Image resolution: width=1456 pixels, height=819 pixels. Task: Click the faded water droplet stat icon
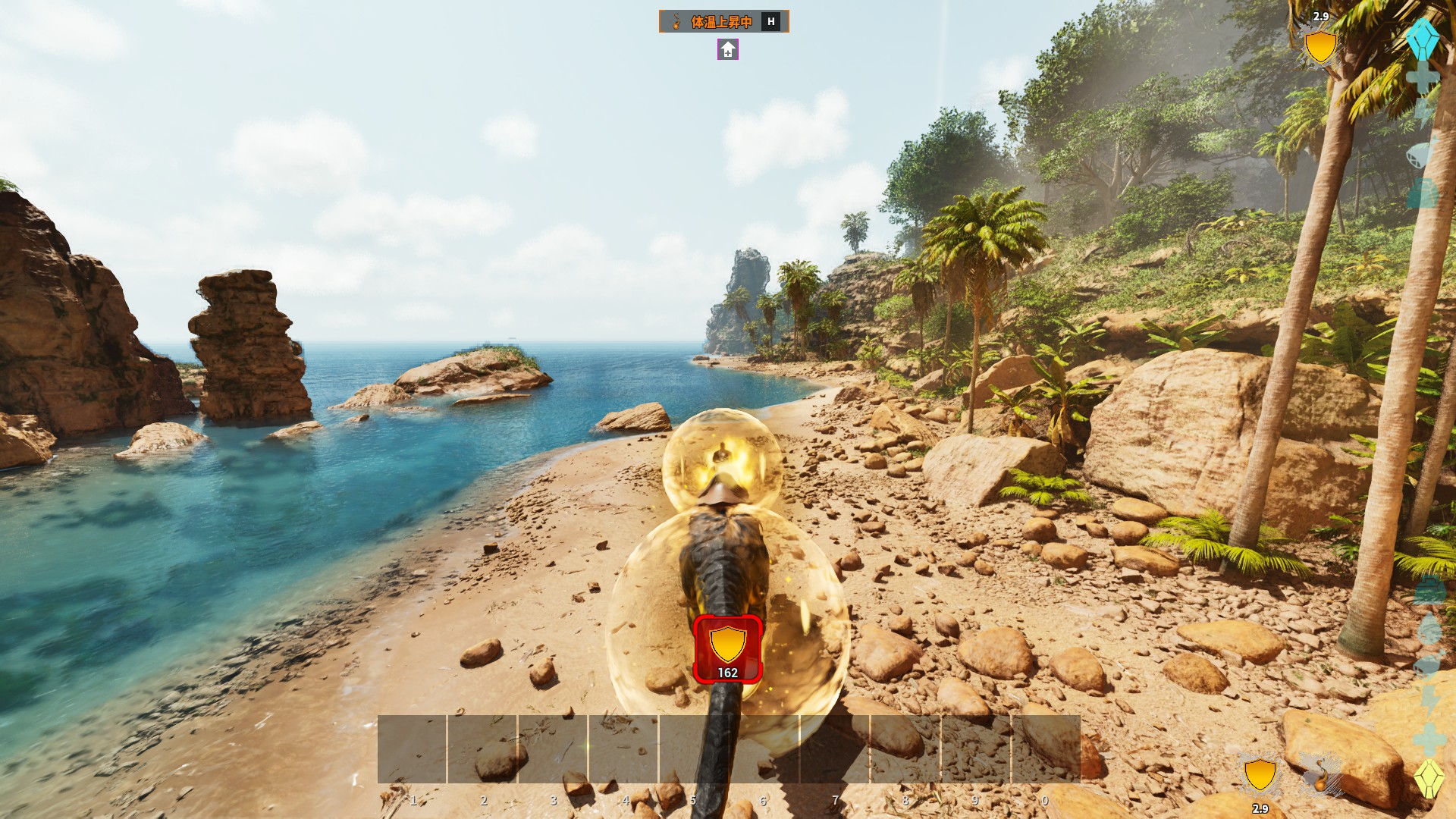click(1429, 629)
